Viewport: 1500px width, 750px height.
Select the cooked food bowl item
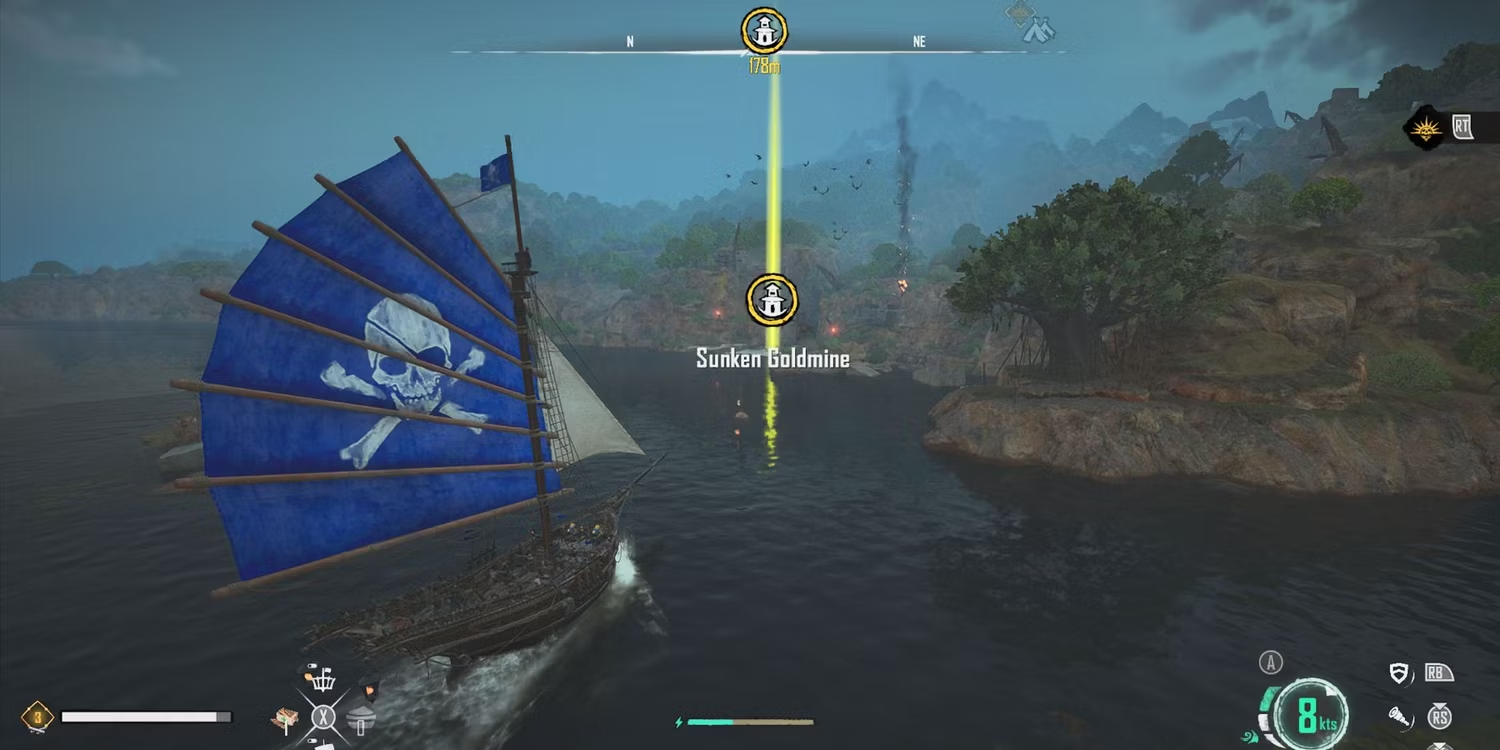360,718
